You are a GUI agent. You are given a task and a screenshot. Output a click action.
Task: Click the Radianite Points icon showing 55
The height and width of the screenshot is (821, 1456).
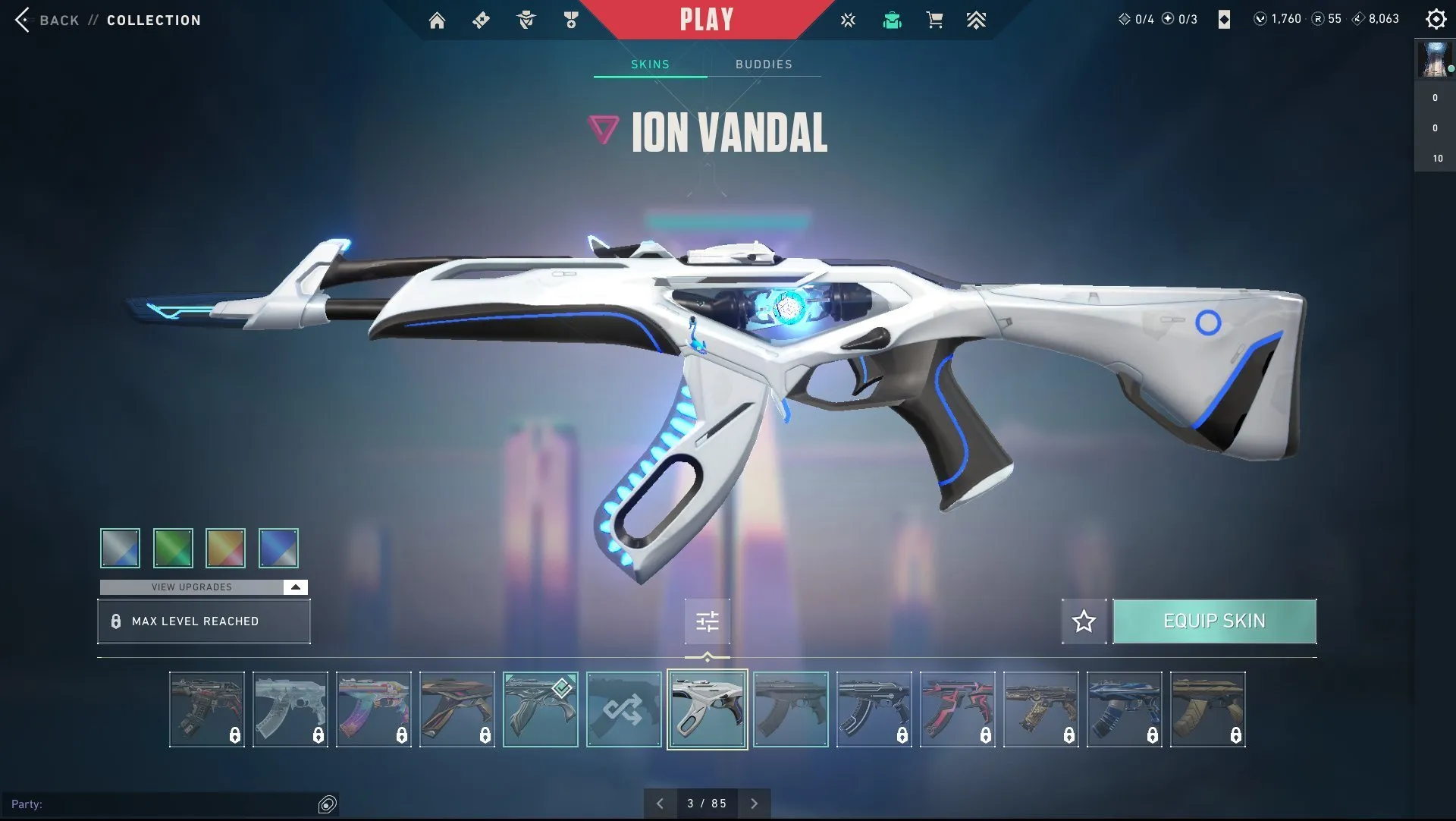click(1316, 19)
